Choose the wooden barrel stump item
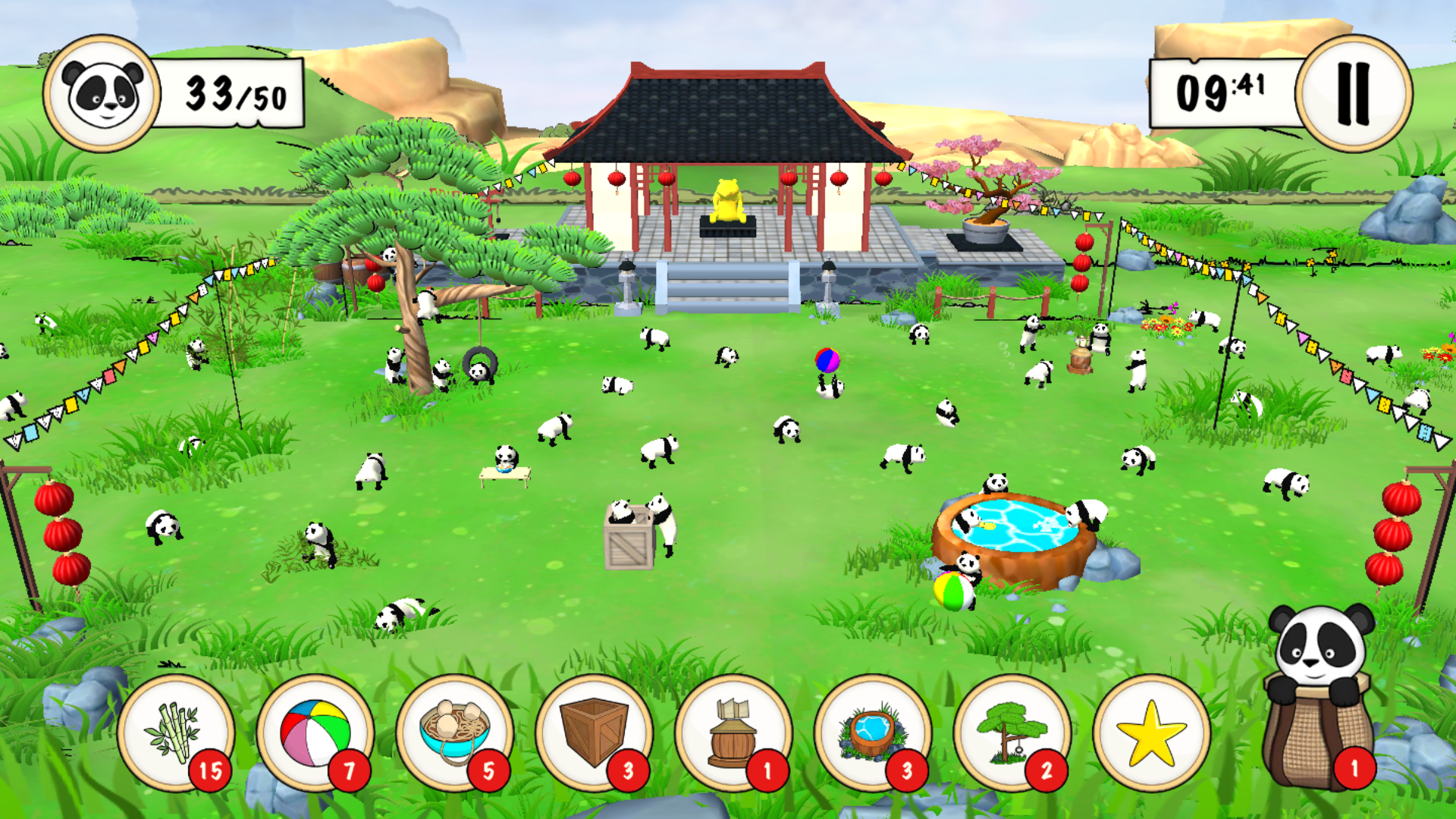Screen dimensions: 1456x819 point(733,733)
